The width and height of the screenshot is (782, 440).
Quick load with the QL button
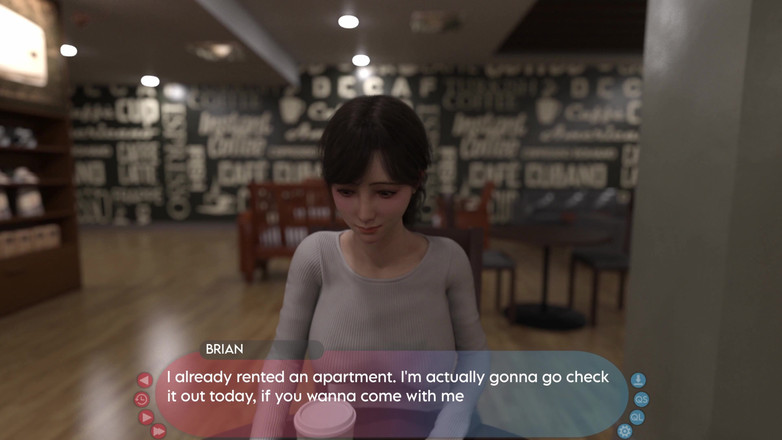tap(637, 417)
